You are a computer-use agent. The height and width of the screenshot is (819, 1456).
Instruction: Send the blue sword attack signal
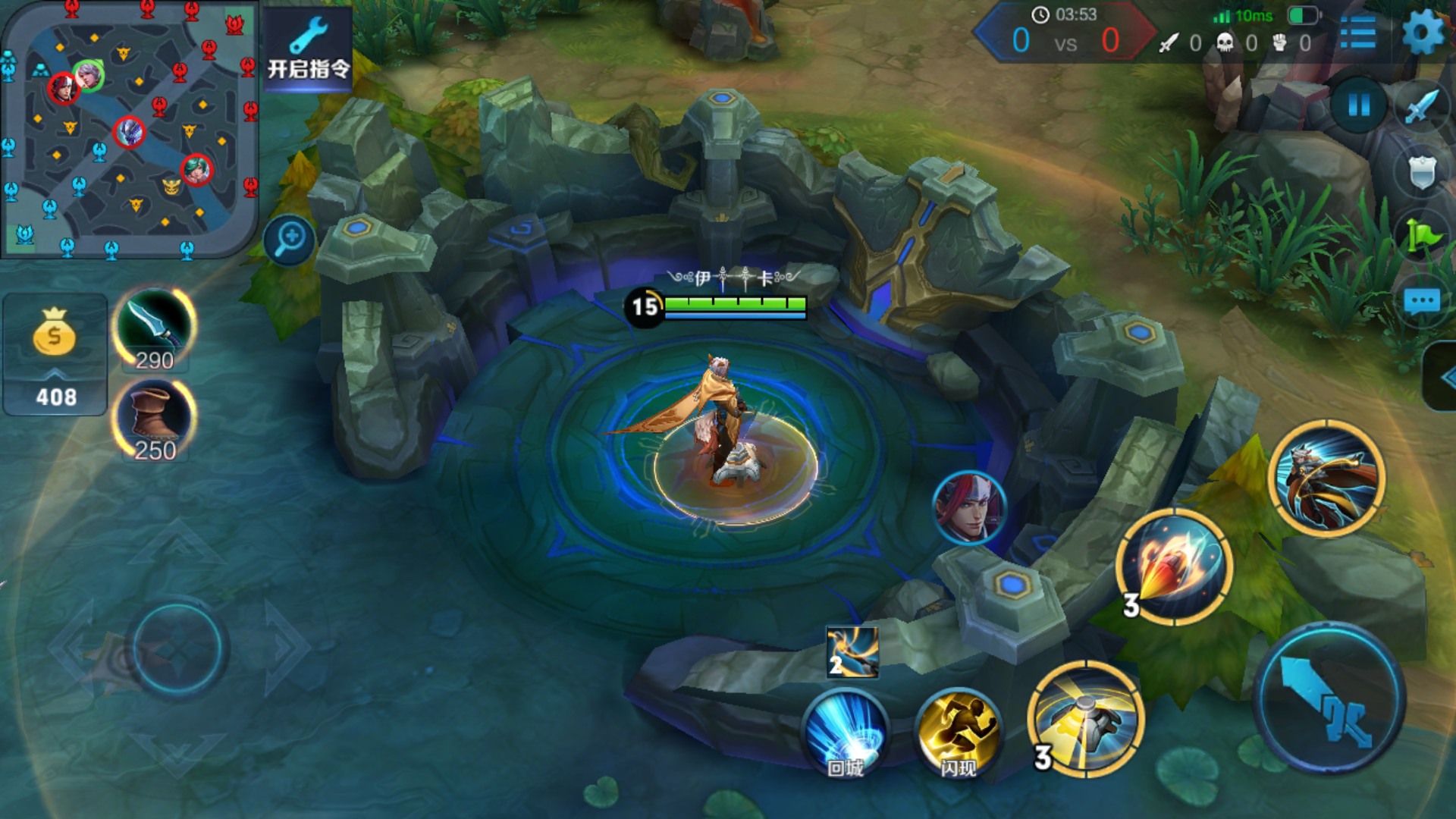point(1421,106)
